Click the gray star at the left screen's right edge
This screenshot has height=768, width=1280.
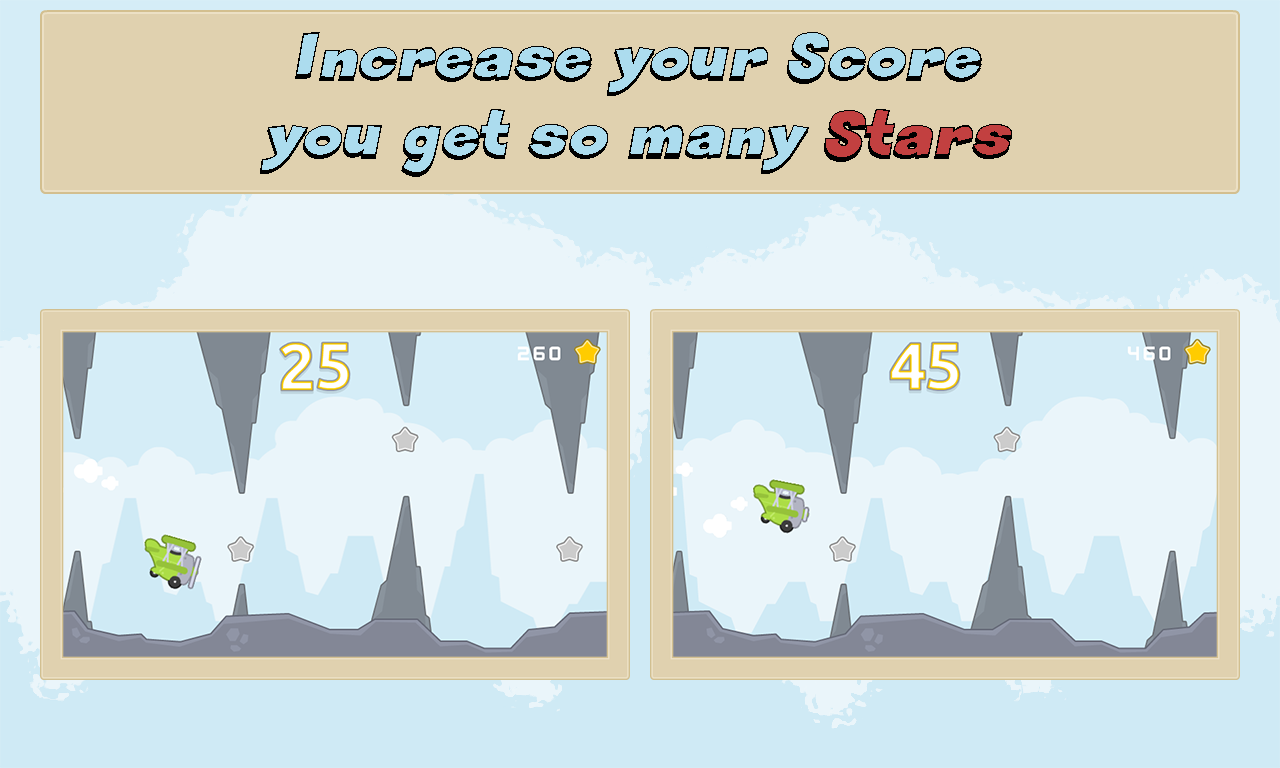click(570, 549)
